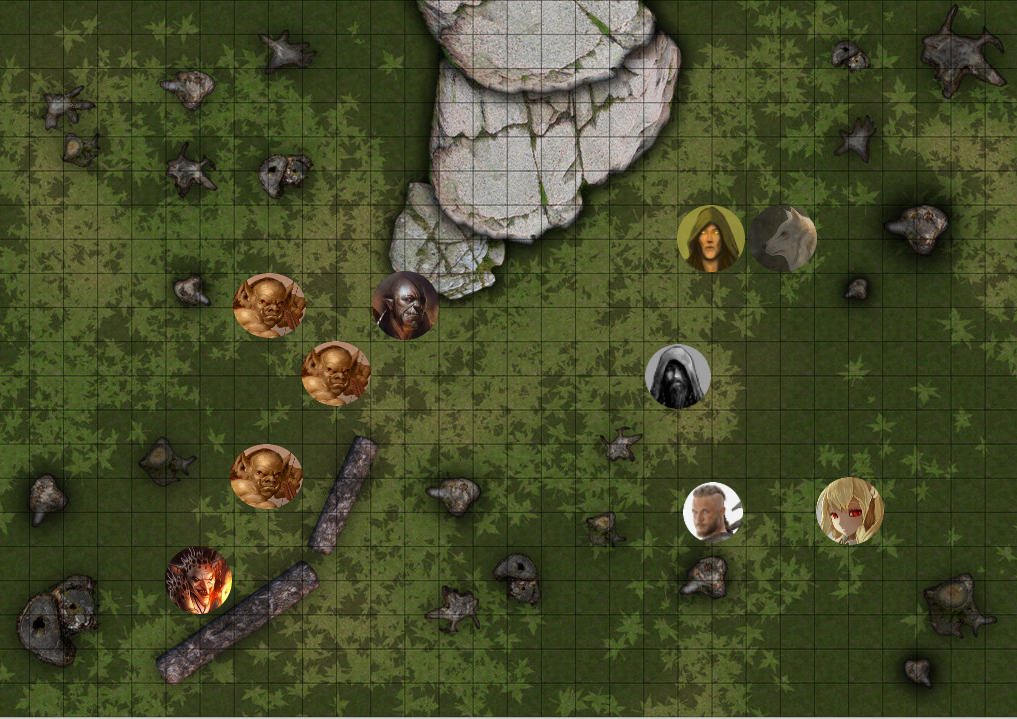The width and height of the screenshot is (1017, 719).
Task: Select the green-hooded ranger token
Action: coord(710,239)
